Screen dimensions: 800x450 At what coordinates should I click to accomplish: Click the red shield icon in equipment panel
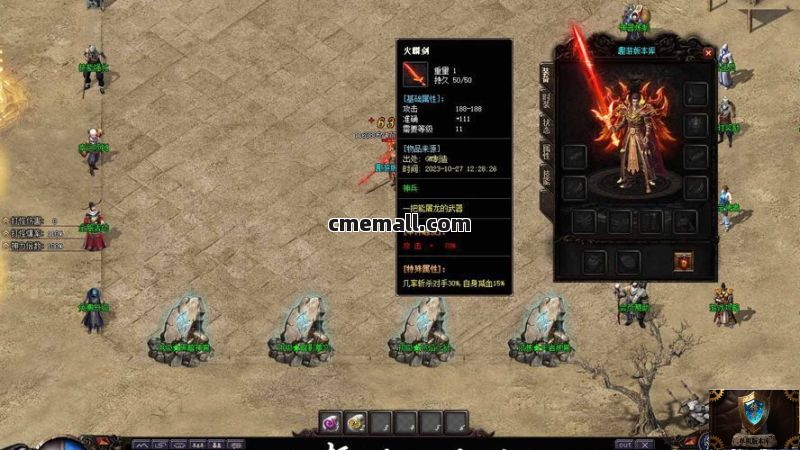685,261
